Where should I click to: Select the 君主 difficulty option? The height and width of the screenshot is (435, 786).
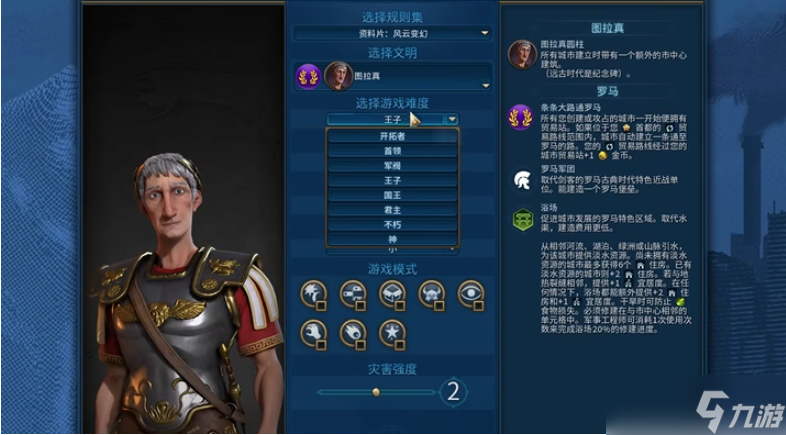point(392,211)
